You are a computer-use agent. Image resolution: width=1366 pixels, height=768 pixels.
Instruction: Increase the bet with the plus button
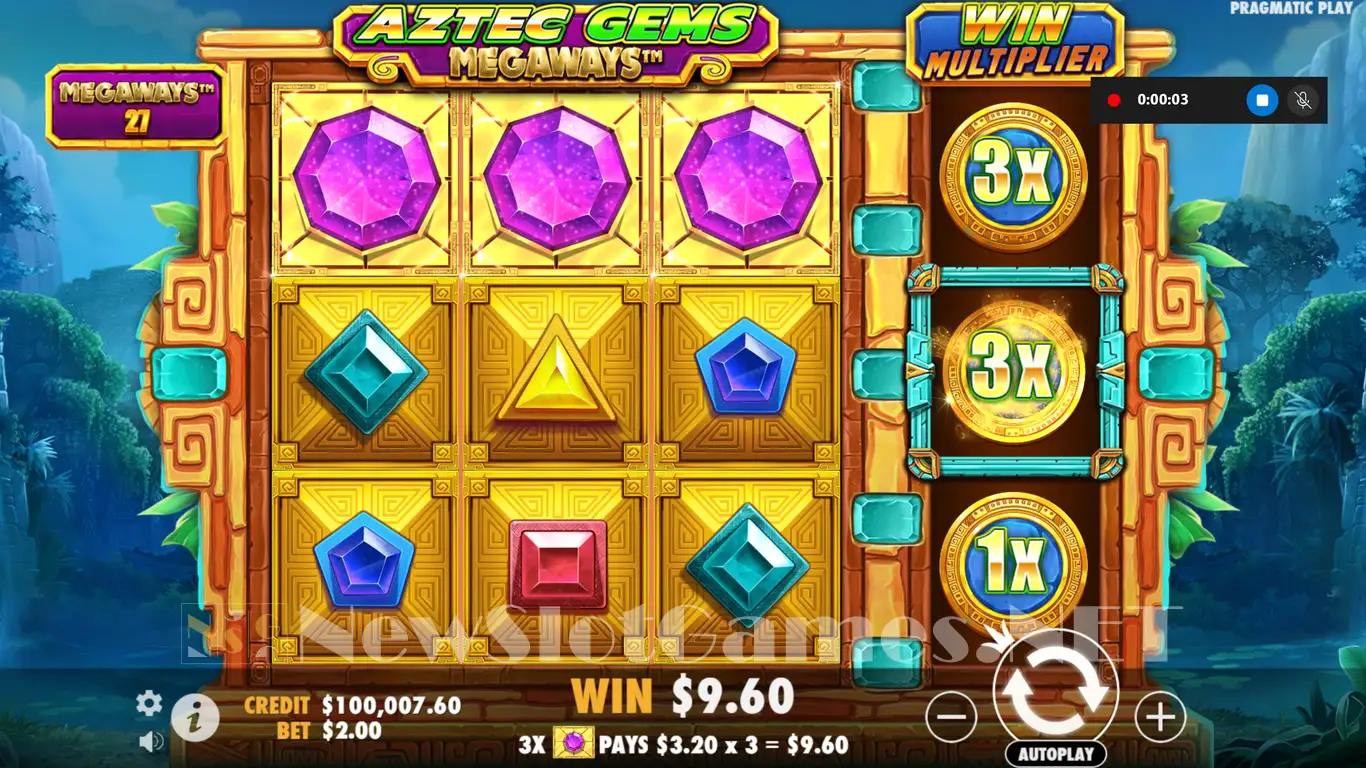click(1160, 716)
